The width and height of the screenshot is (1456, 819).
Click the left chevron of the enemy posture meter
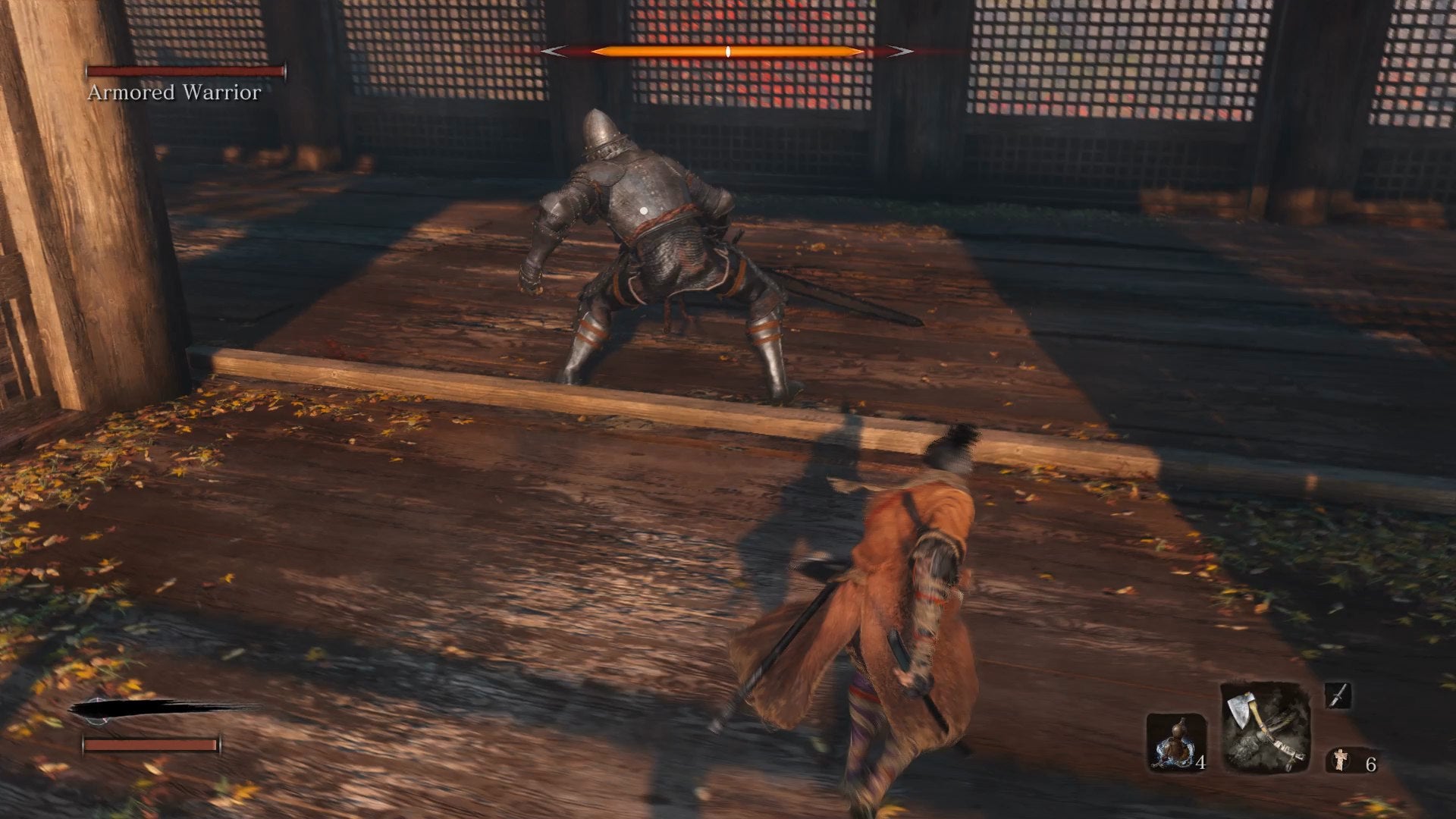coord(554,52)
